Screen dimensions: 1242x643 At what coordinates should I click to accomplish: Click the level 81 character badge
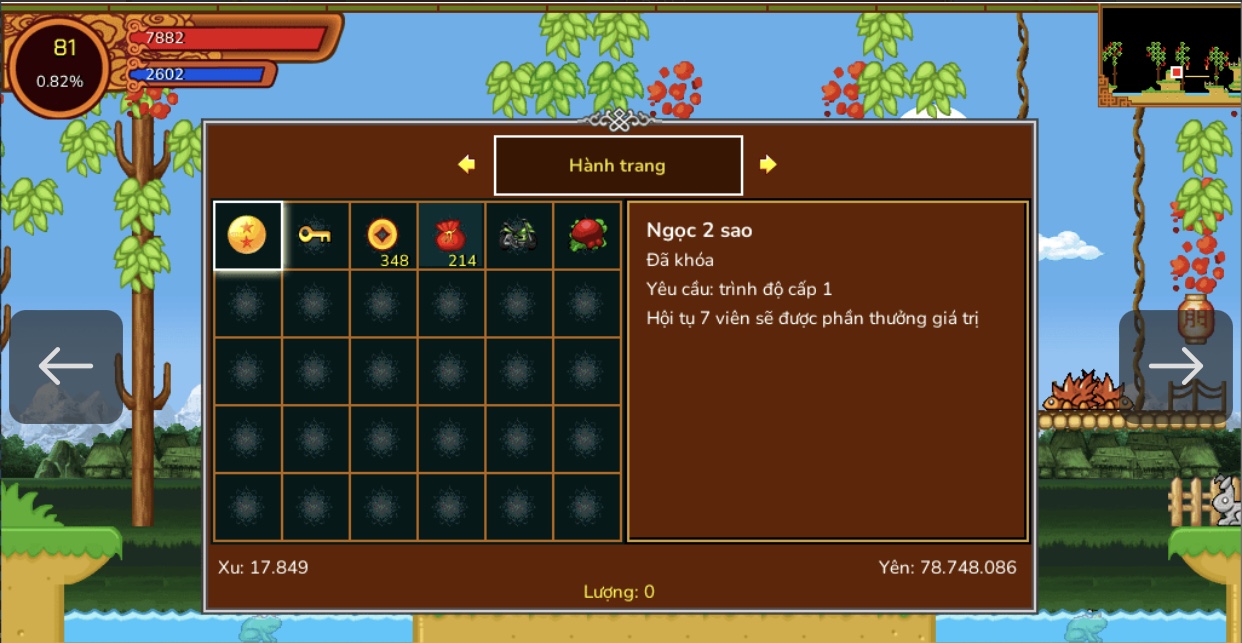(x=60, y=64)
